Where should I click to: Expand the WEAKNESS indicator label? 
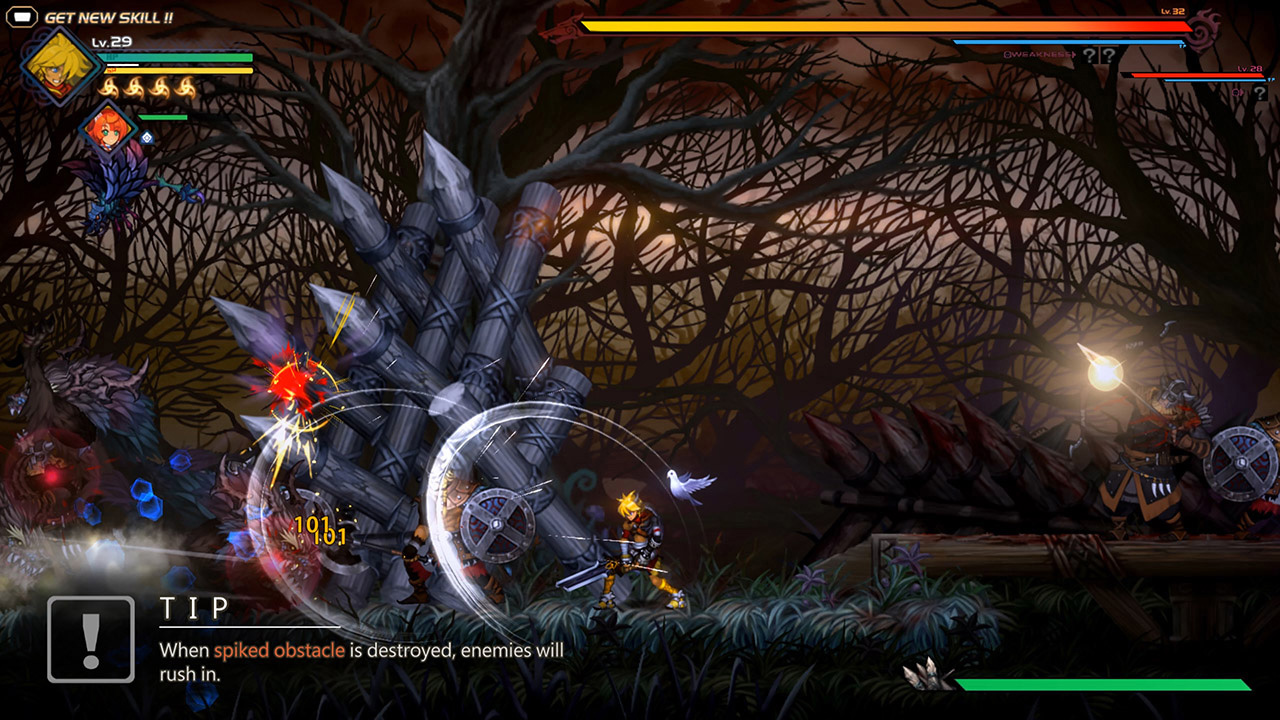pyautogui.click(x=1038, y=55)
